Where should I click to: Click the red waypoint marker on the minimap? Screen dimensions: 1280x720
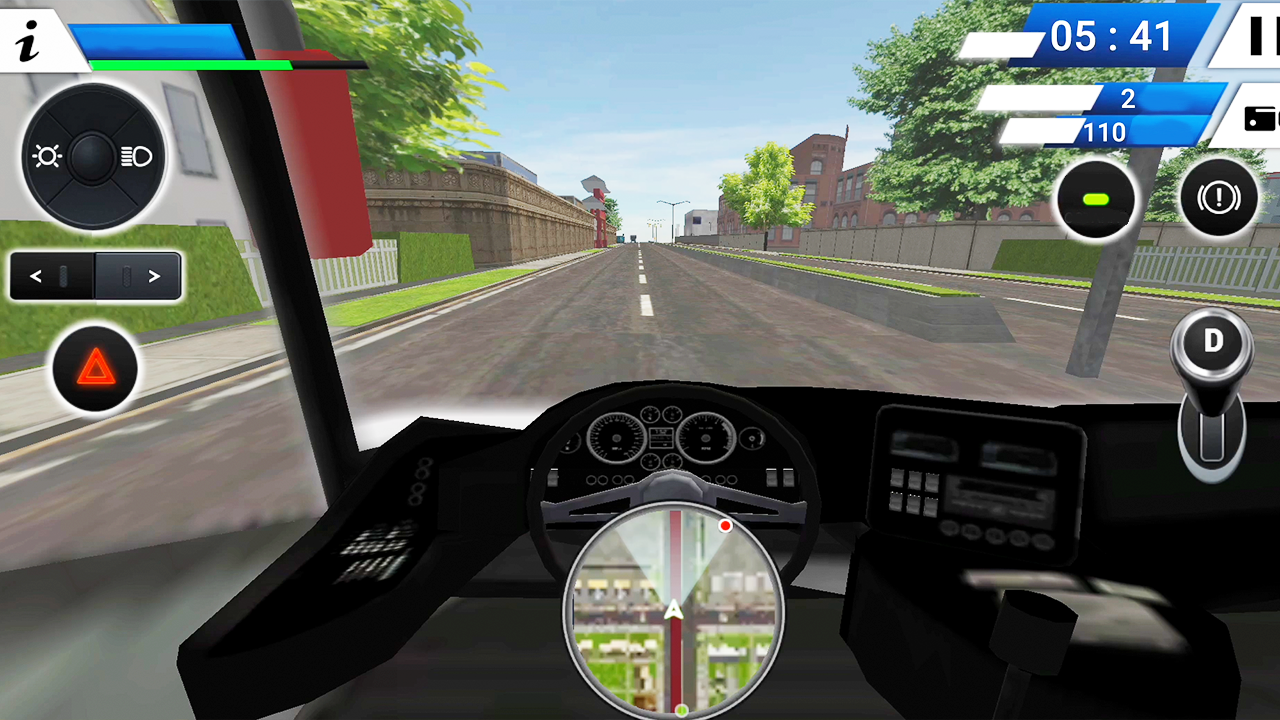(726, 526)
